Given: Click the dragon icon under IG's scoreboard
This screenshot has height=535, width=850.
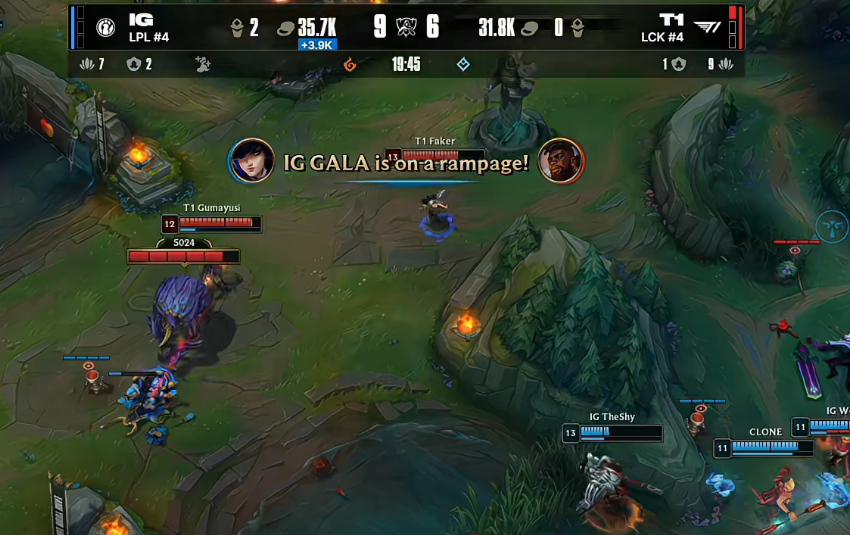Looking at the screenshot, I should click(203, 65).
